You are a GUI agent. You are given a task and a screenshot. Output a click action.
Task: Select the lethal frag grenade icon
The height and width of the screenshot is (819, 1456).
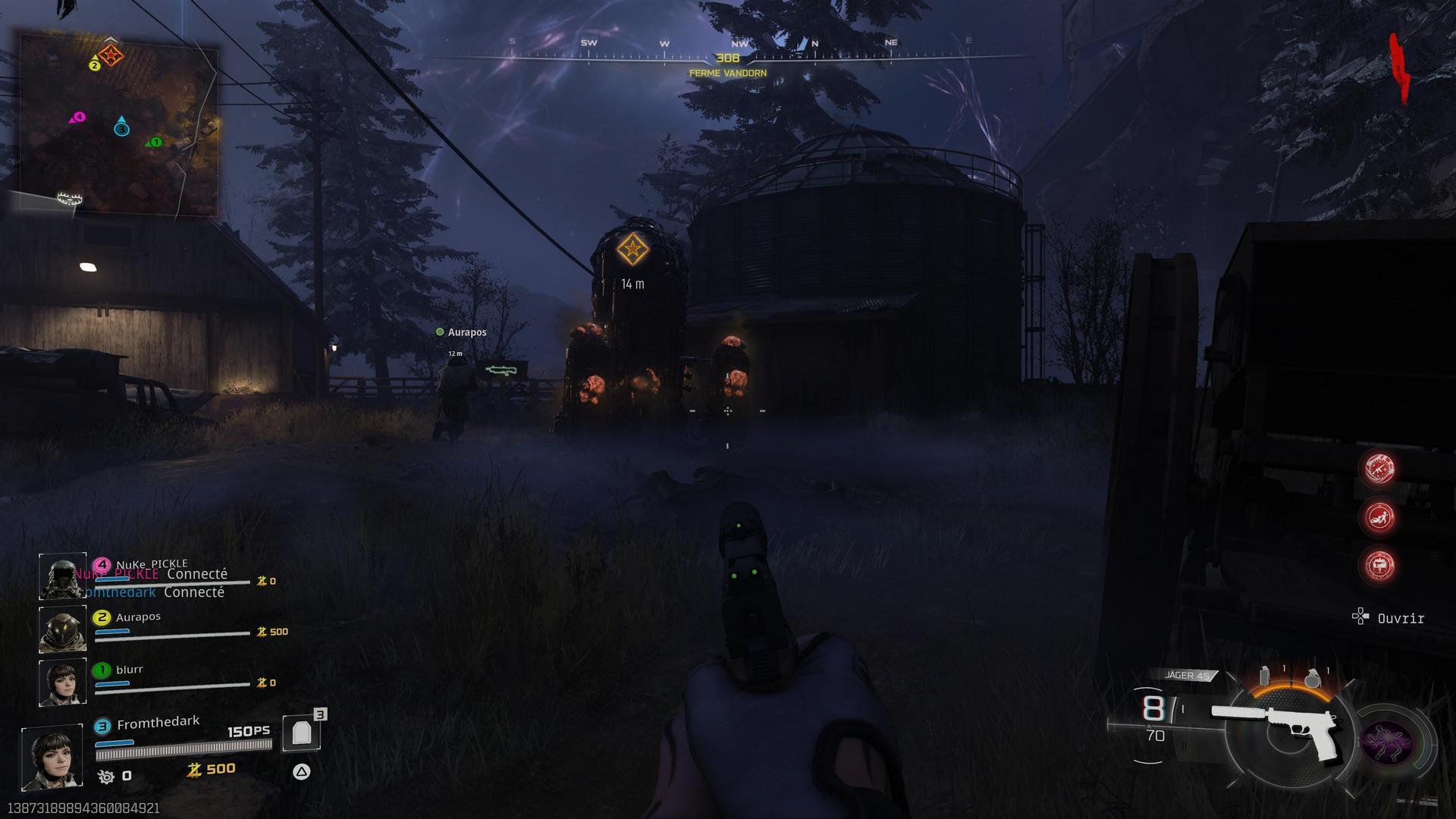1313,677
